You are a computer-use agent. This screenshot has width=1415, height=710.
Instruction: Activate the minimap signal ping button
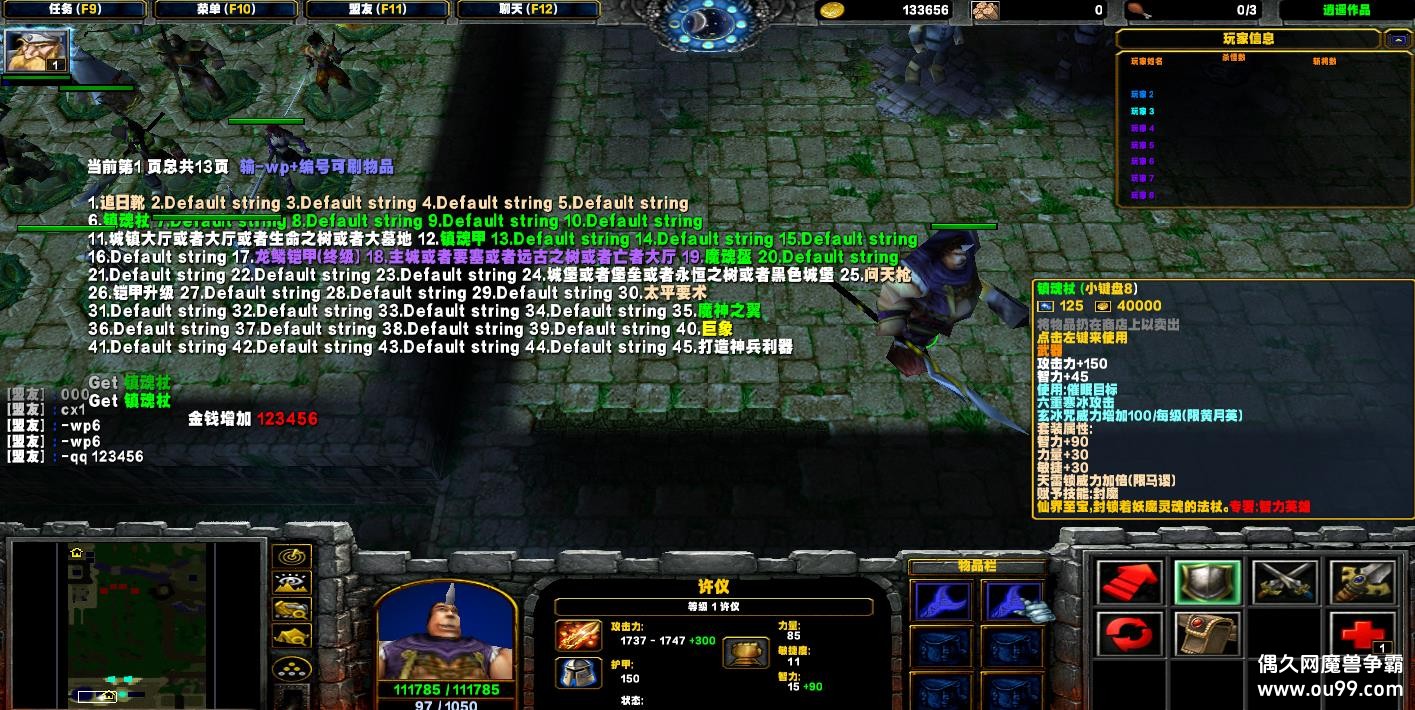[291, 557]
